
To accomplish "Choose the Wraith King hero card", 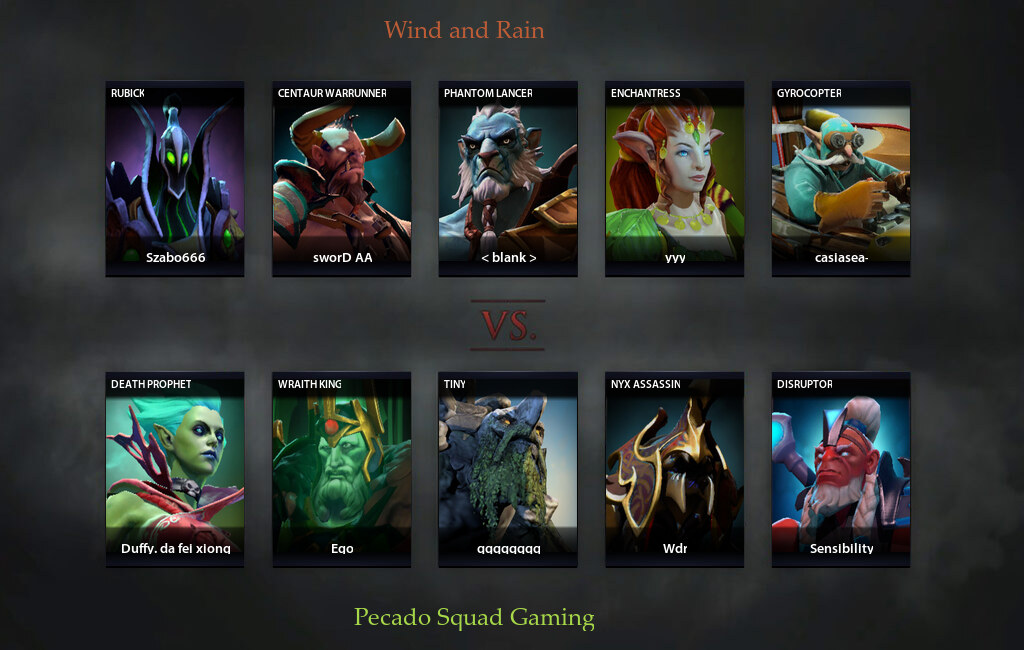I will point(341,469).
